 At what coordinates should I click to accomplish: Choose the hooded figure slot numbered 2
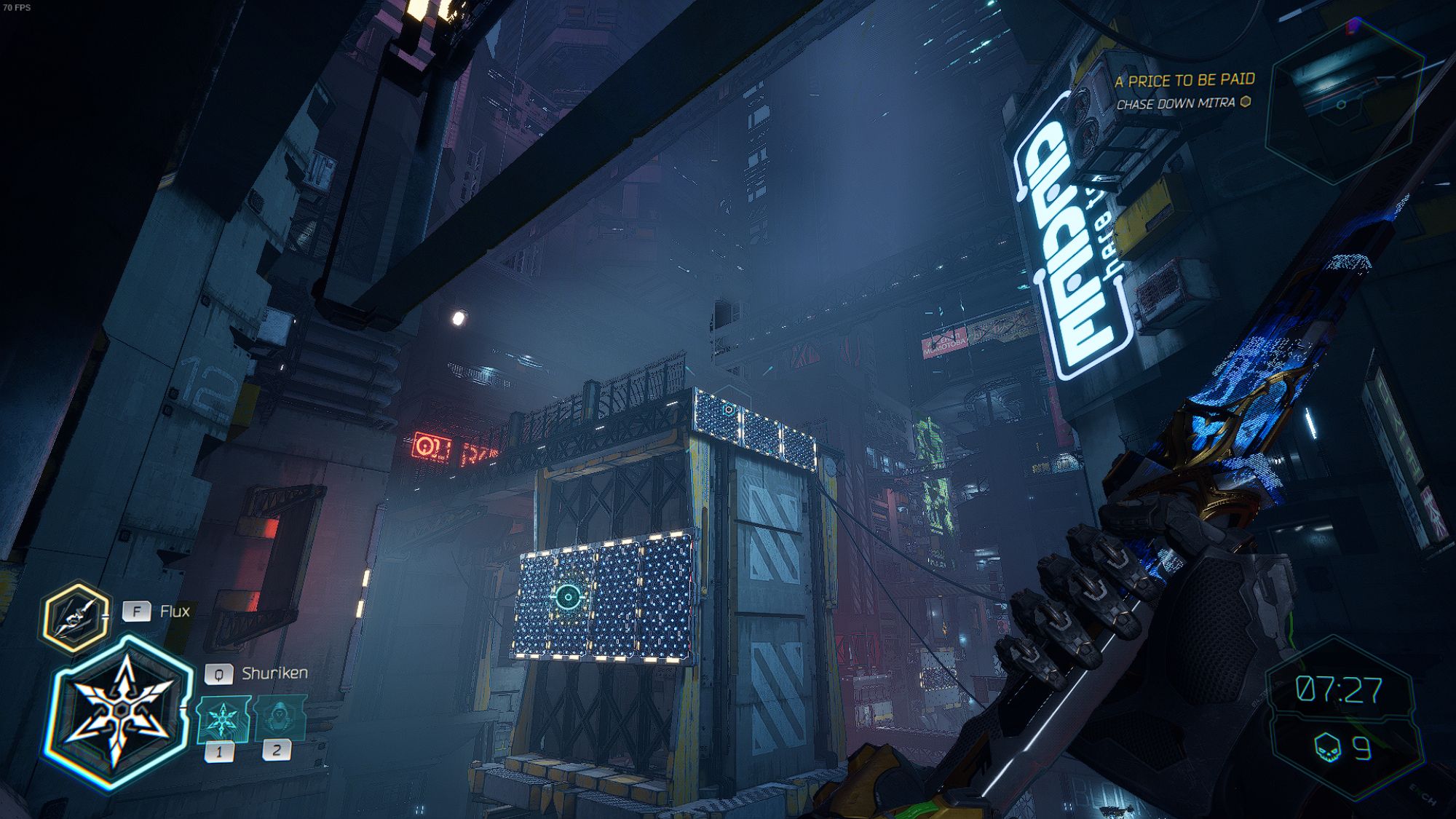pyautogui.click(x=280, y=718)
